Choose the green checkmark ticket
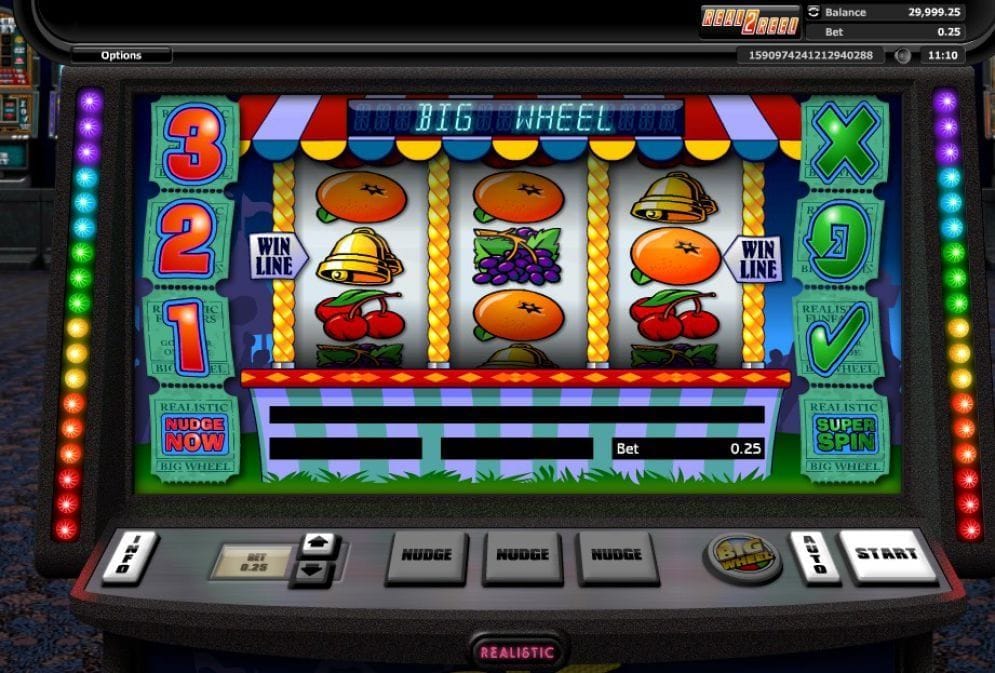Viewport: 995px width, 673px height. click(843, 338)
